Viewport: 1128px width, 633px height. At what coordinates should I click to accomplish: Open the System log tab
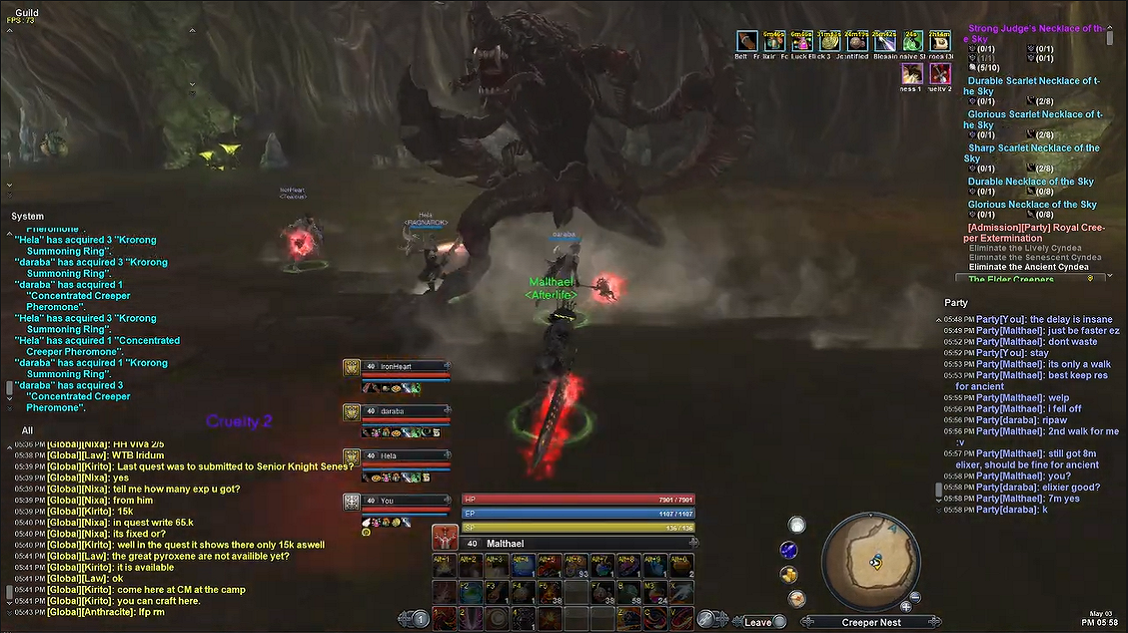(x=28, y=216)
